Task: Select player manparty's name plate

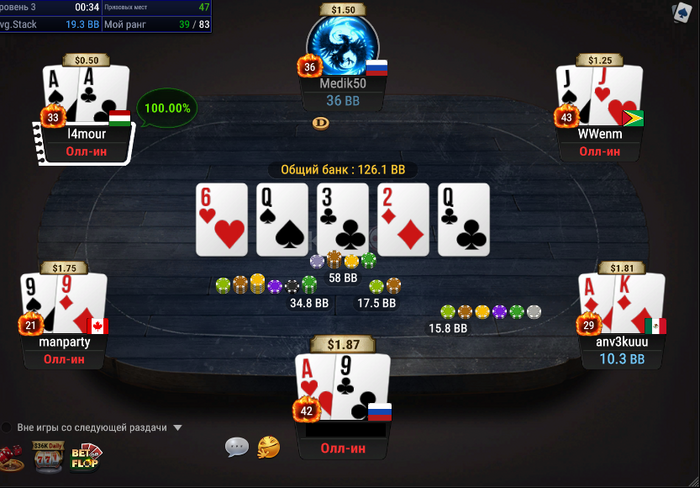Action: tap(64, 342)
